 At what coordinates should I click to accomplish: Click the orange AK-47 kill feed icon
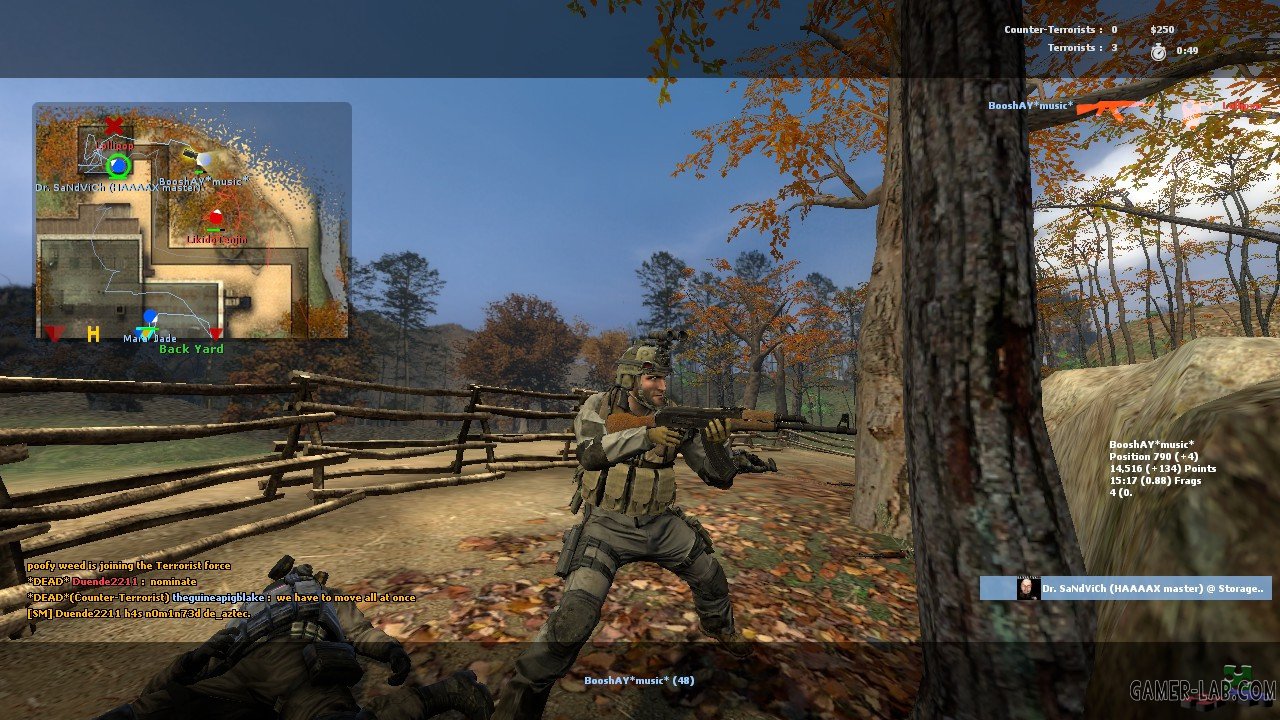coord(1110,108)
